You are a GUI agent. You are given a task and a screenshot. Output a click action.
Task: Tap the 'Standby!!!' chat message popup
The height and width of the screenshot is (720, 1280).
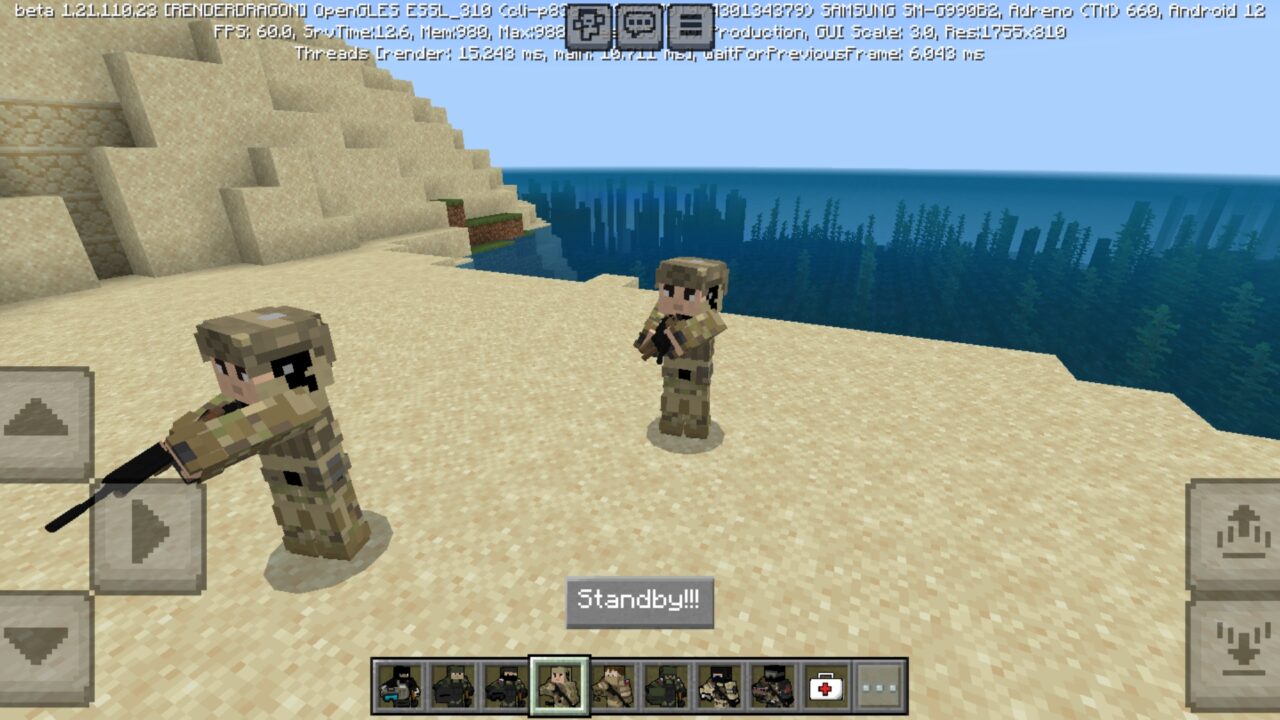(x=639, y=601)
